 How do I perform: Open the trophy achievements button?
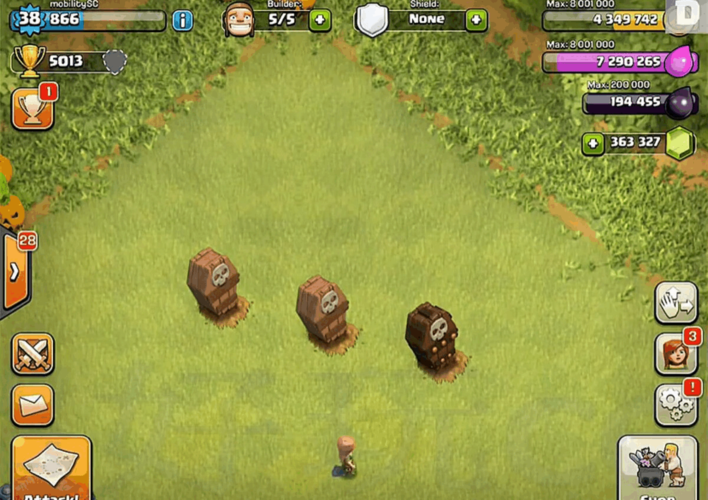pos(32,108)
